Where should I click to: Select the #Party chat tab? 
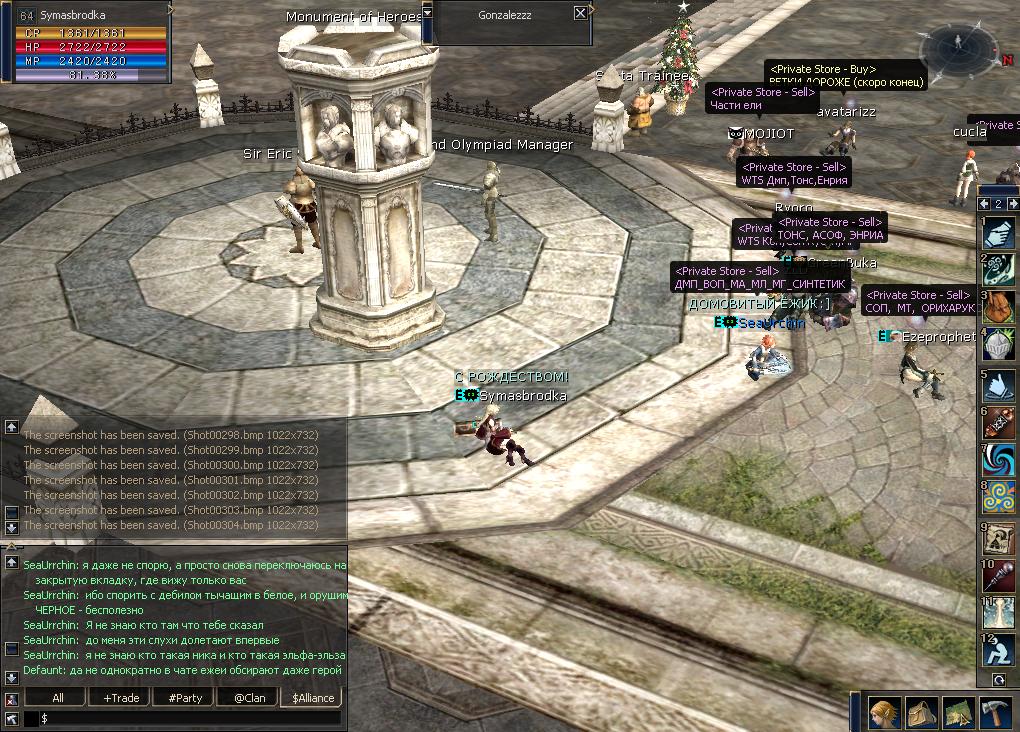(x=185, y=697)
